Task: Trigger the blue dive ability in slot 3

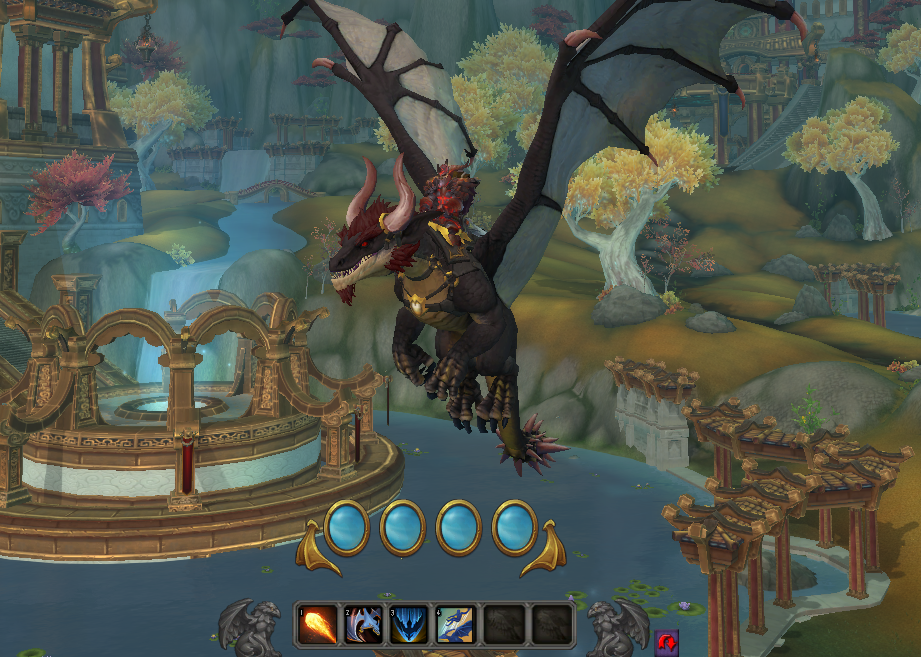Action: (x=408, y=625)
